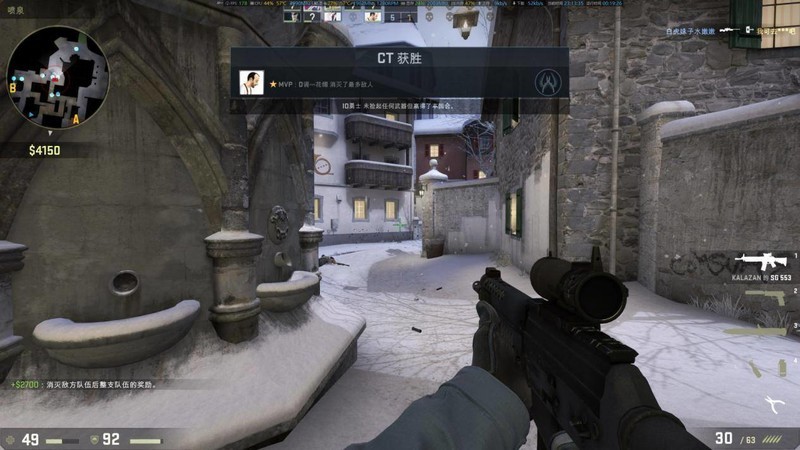Click the question mark player avatar on the scoreboard
The image size is (800, 450).
point(311,16)
